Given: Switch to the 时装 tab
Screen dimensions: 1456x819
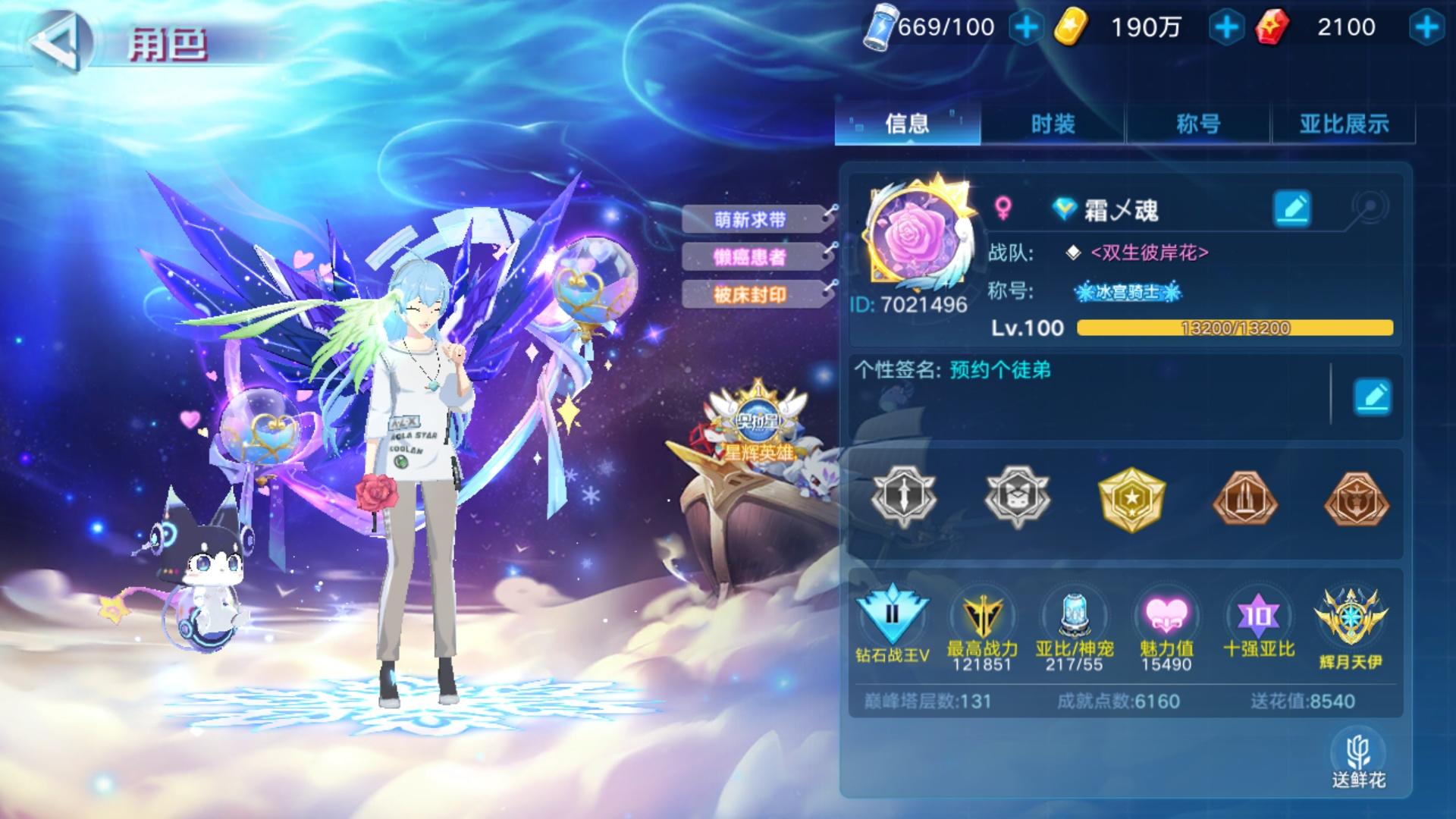Looking at the screenshot, I should [x=1054, y=124].
